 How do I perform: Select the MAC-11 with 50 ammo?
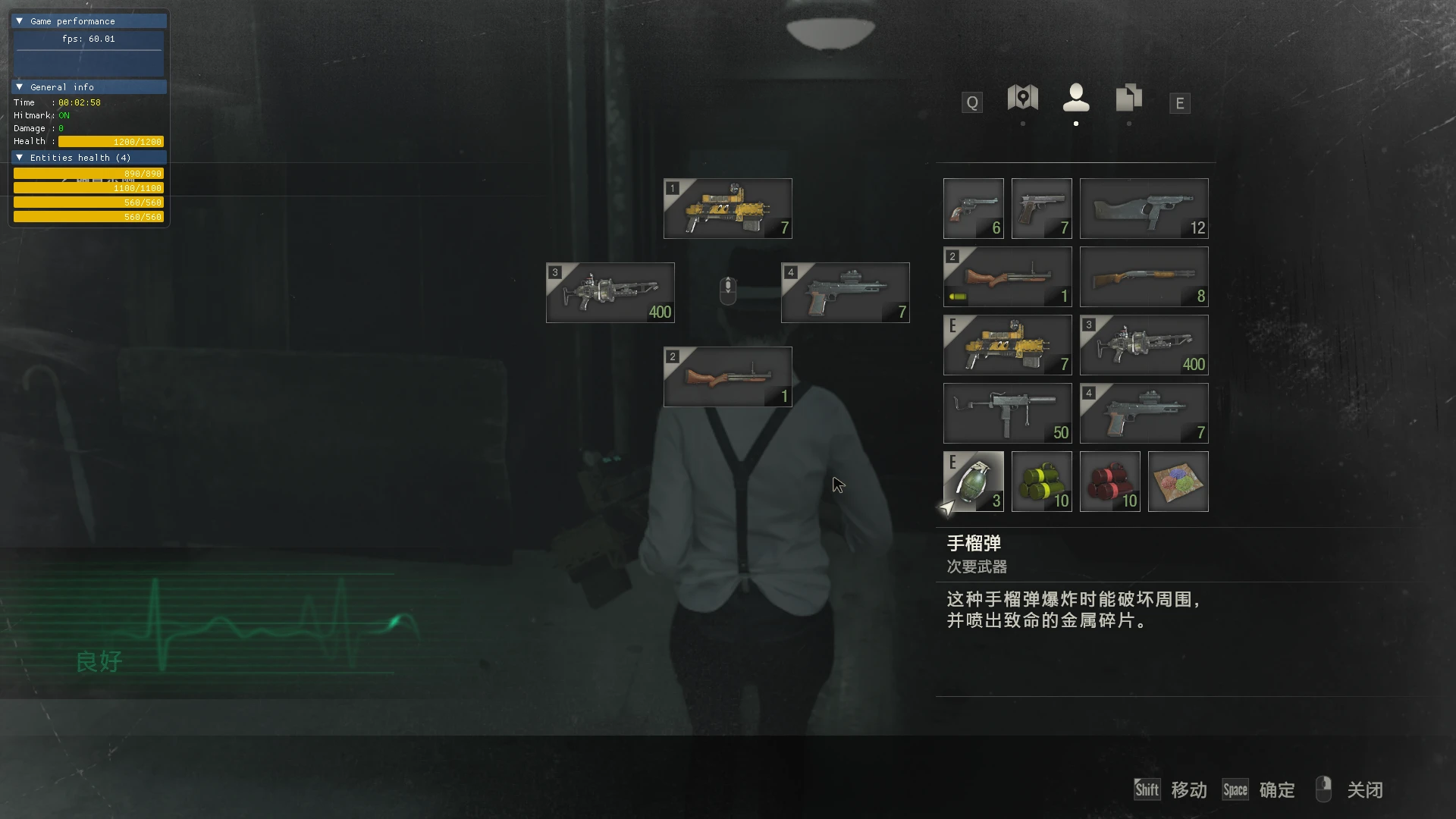(x=1007, y=413)
